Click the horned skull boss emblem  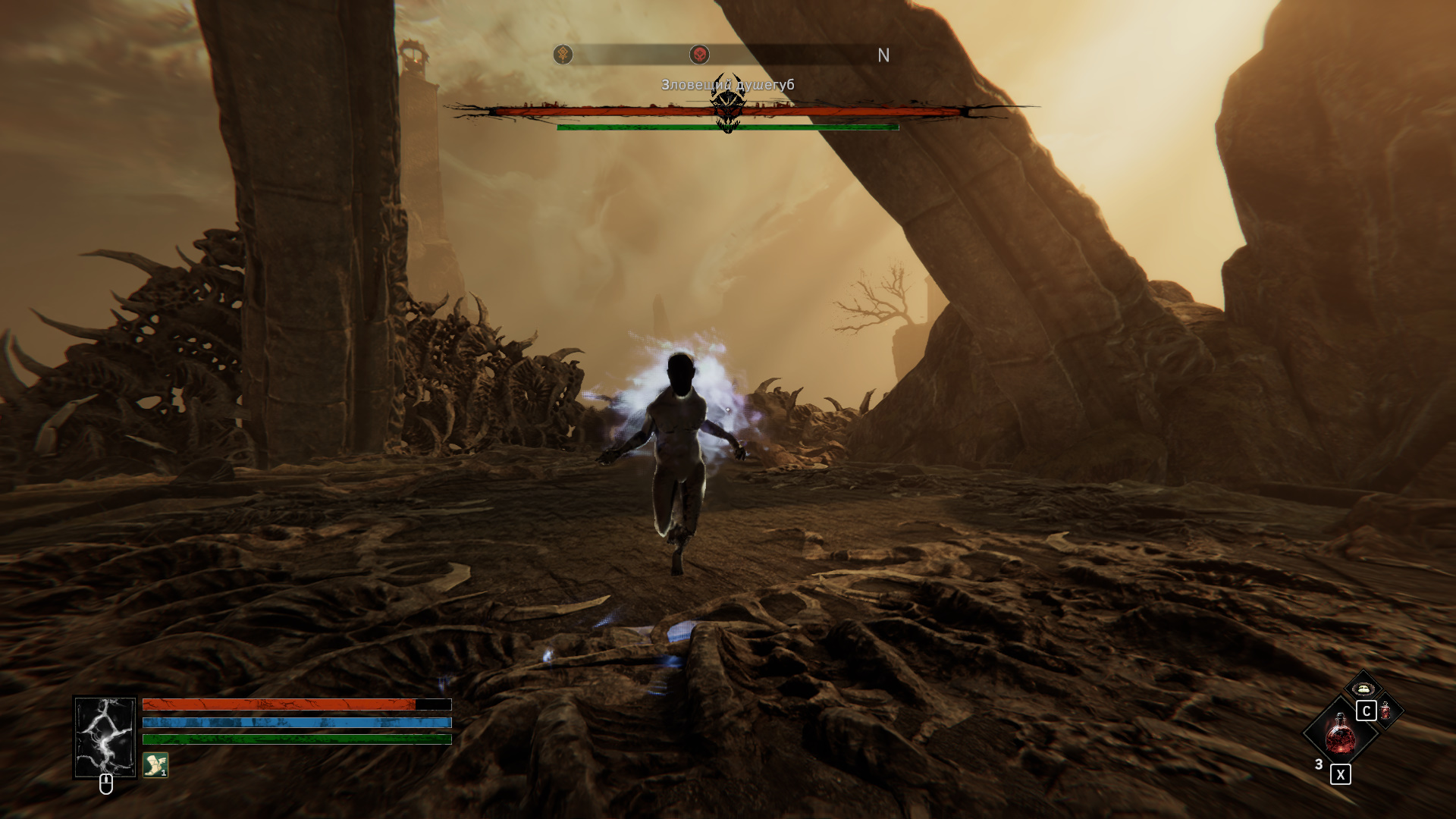(x=728, y=106)
